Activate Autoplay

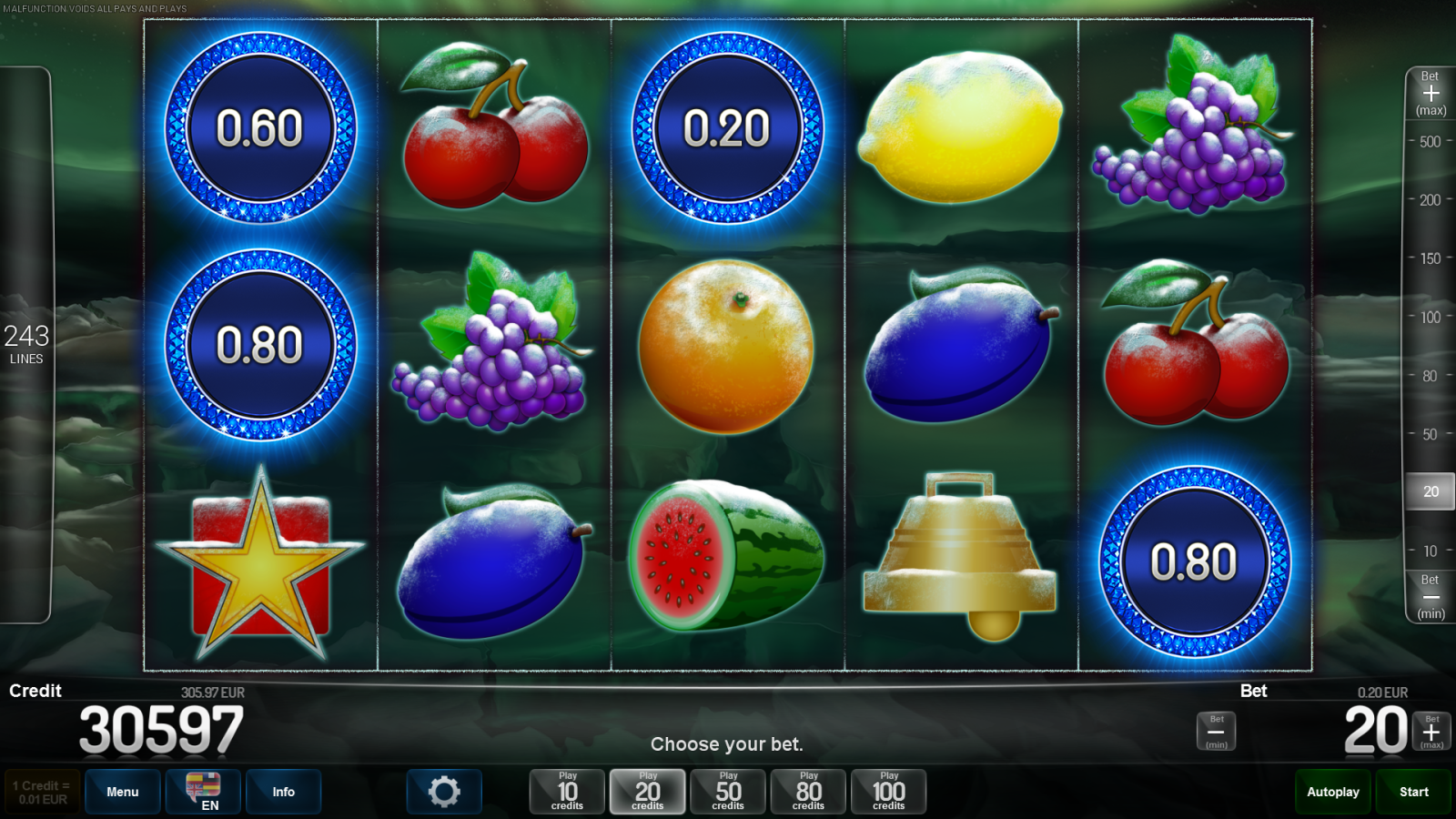pyautogui.click(x=1332, y=791)
